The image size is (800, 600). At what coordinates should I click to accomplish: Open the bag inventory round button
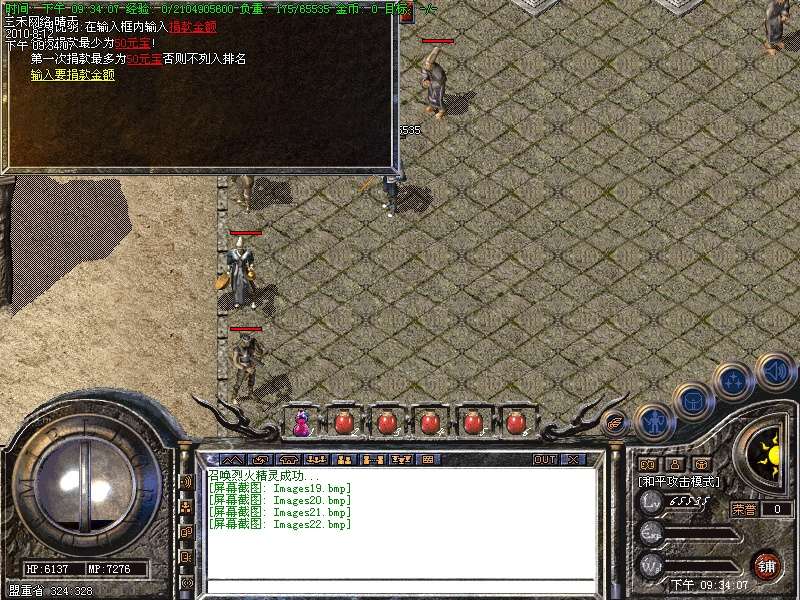(692, 401)
